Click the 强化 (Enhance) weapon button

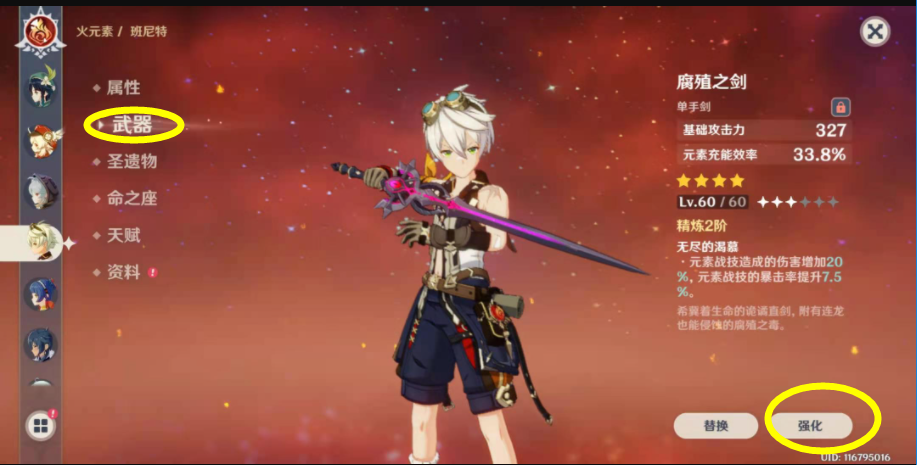(809, 425)
